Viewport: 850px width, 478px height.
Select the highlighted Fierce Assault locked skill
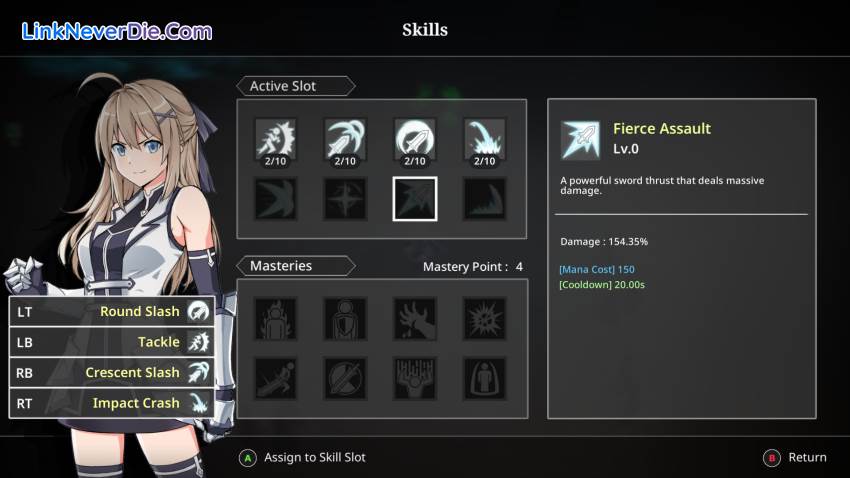[x=415, y=198]
